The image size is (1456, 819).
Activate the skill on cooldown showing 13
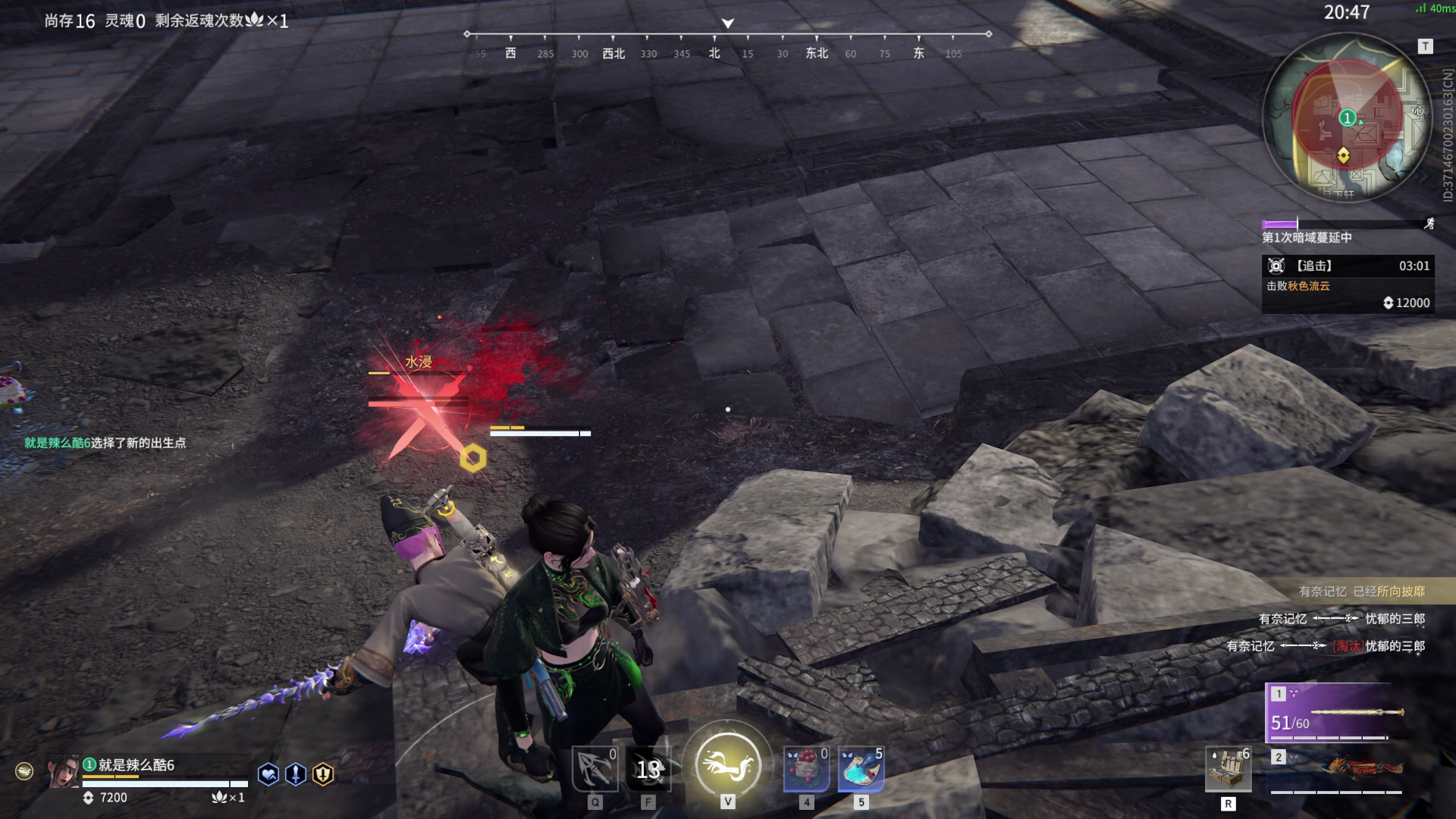(648, 769)
